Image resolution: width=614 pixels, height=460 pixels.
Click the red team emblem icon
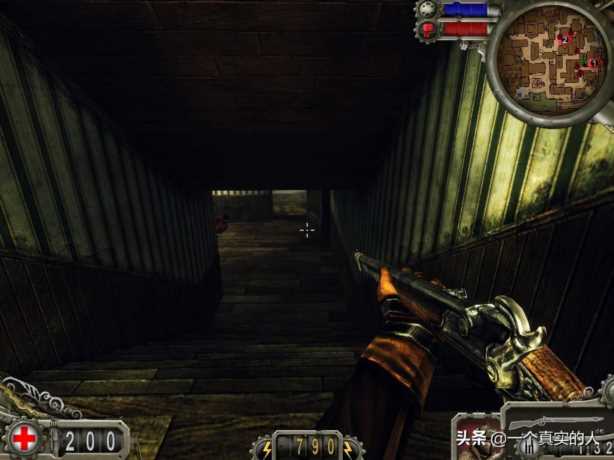(429, 30)
